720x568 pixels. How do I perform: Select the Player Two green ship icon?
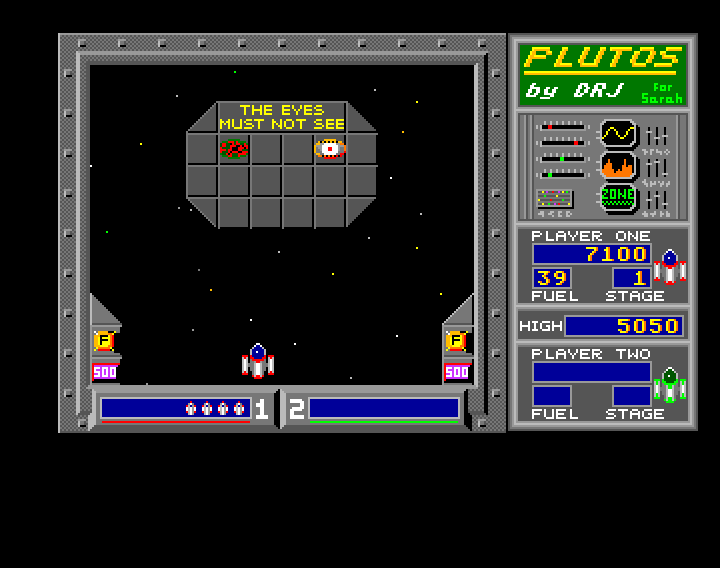pyautogui.click(x=669, y=384)
